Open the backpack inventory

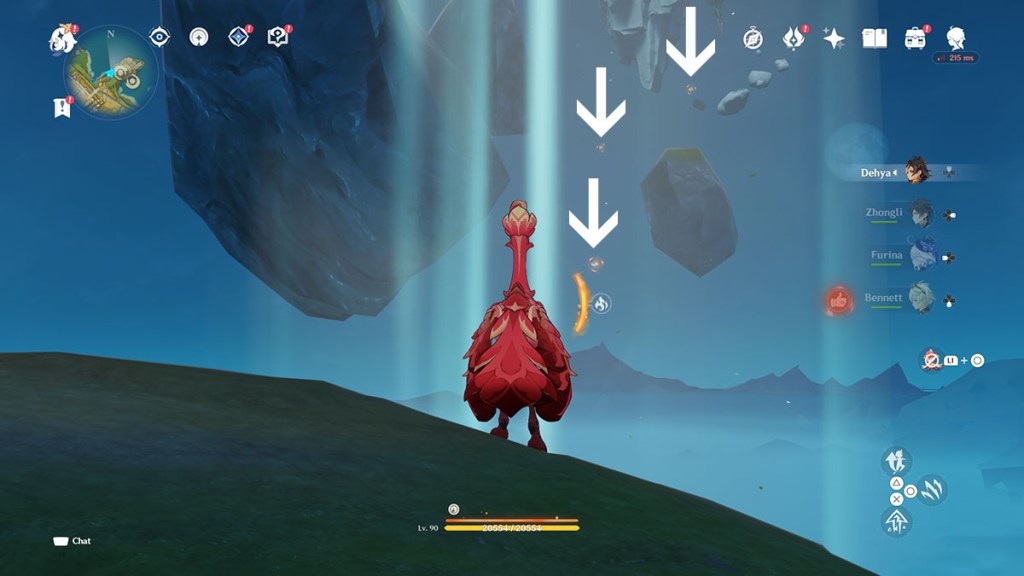click(x=915, y=38)
